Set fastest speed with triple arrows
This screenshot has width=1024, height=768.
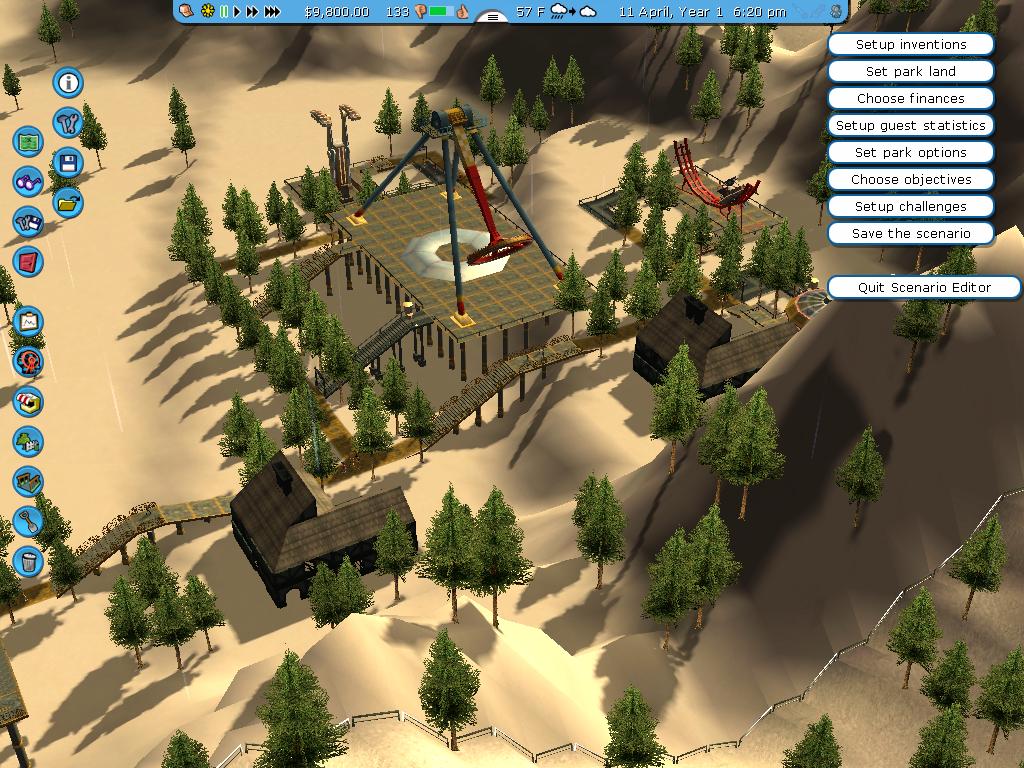tap(272, 12)
